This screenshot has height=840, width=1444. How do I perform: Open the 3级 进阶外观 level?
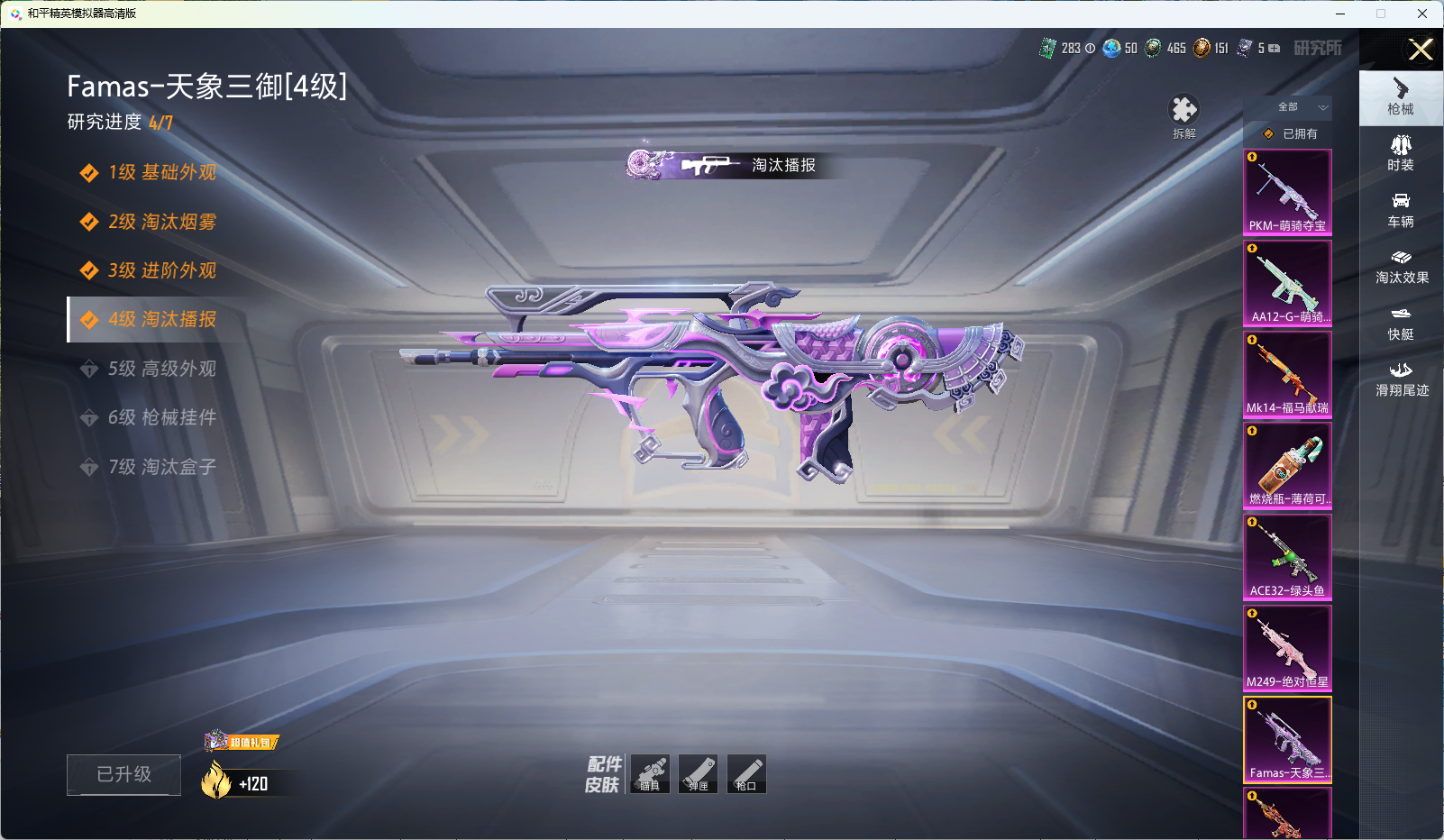(x=161, y=270)
